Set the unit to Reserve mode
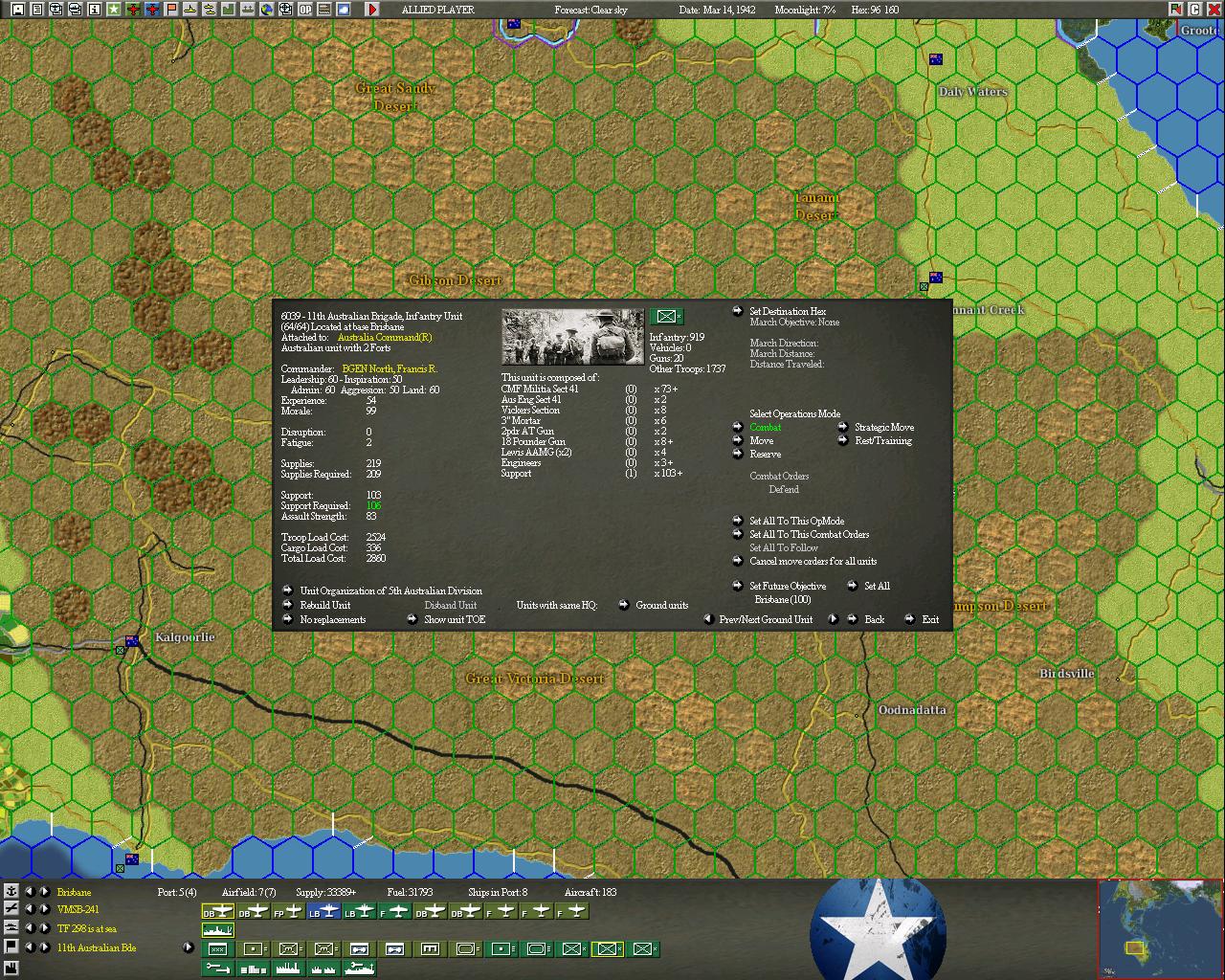The width and height of the screenshot is (1225, 980). coord(767,454)
